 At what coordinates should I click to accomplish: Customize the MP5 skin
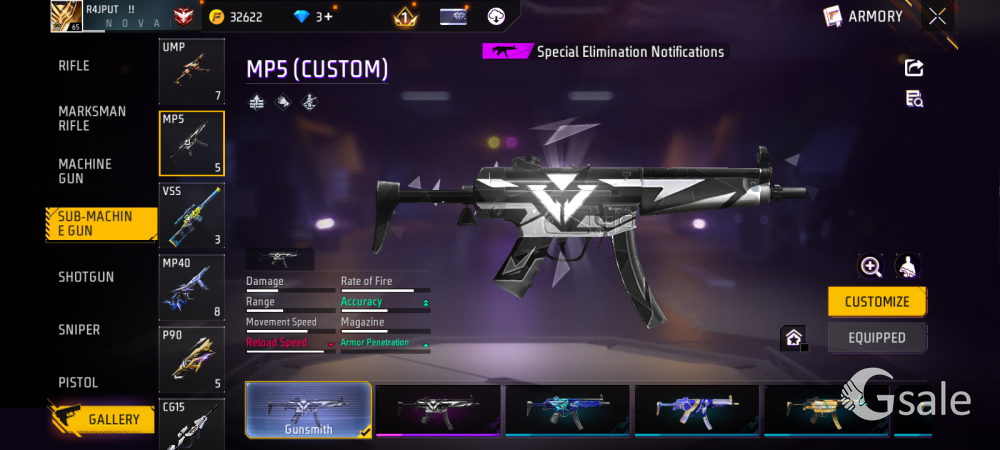[877, 302]
